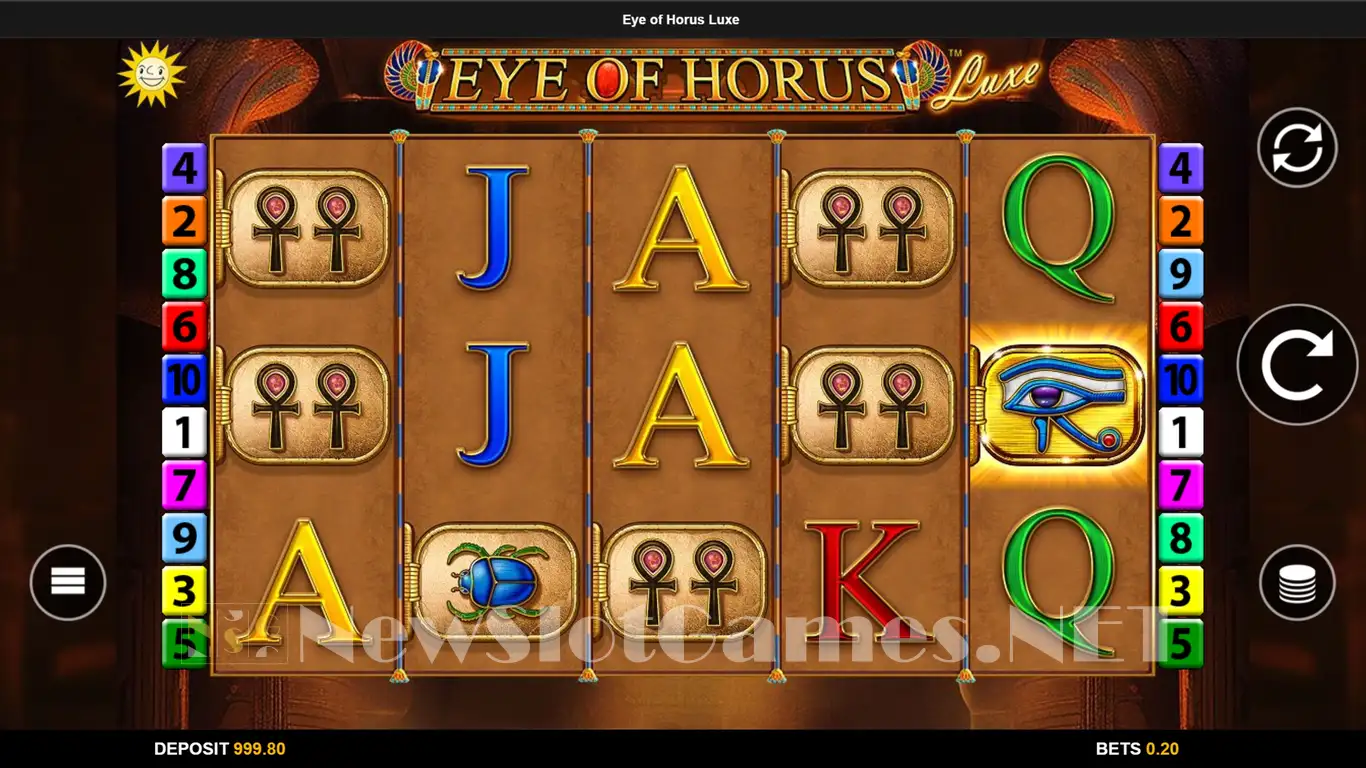
Task: Choose the blue payline 10 marker on the right
Action: (x=1181, y=380)
